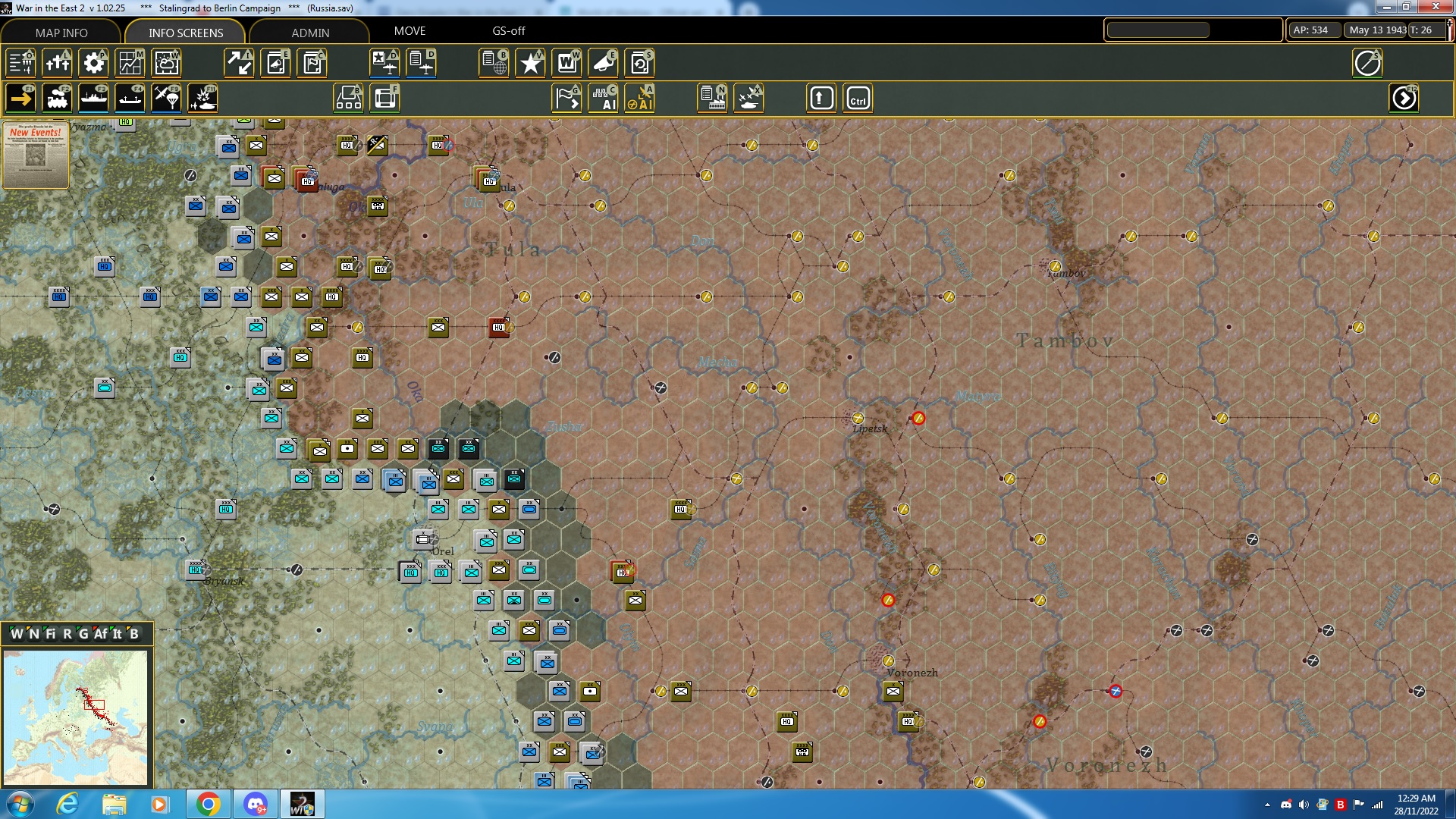Screen dimensions: 1456x819
Task: Switch to the MAP INFO tab
Action: coord(61,33)
